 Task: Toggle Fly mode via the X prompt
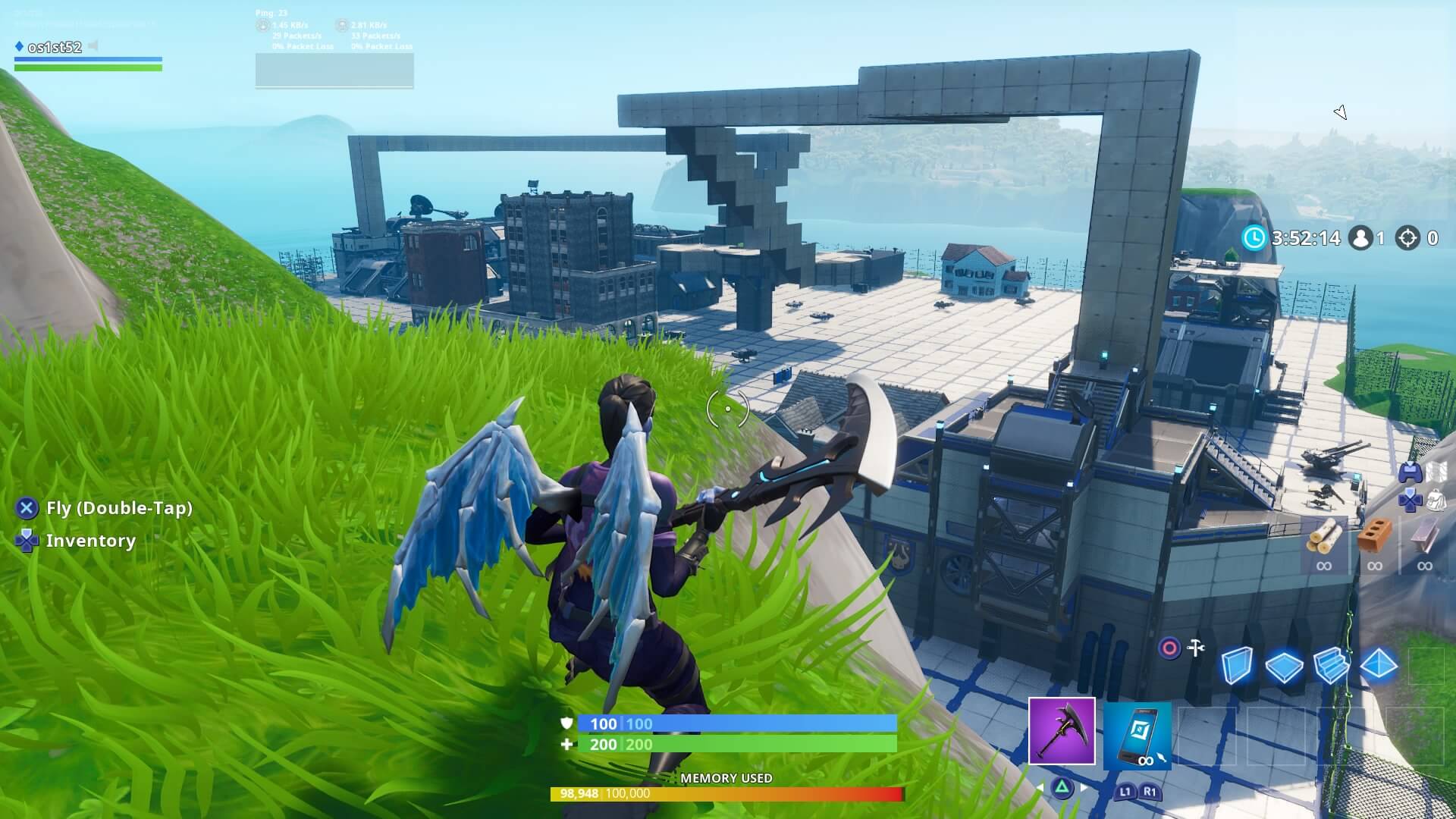pyautogui.click(x=27, y=509)
